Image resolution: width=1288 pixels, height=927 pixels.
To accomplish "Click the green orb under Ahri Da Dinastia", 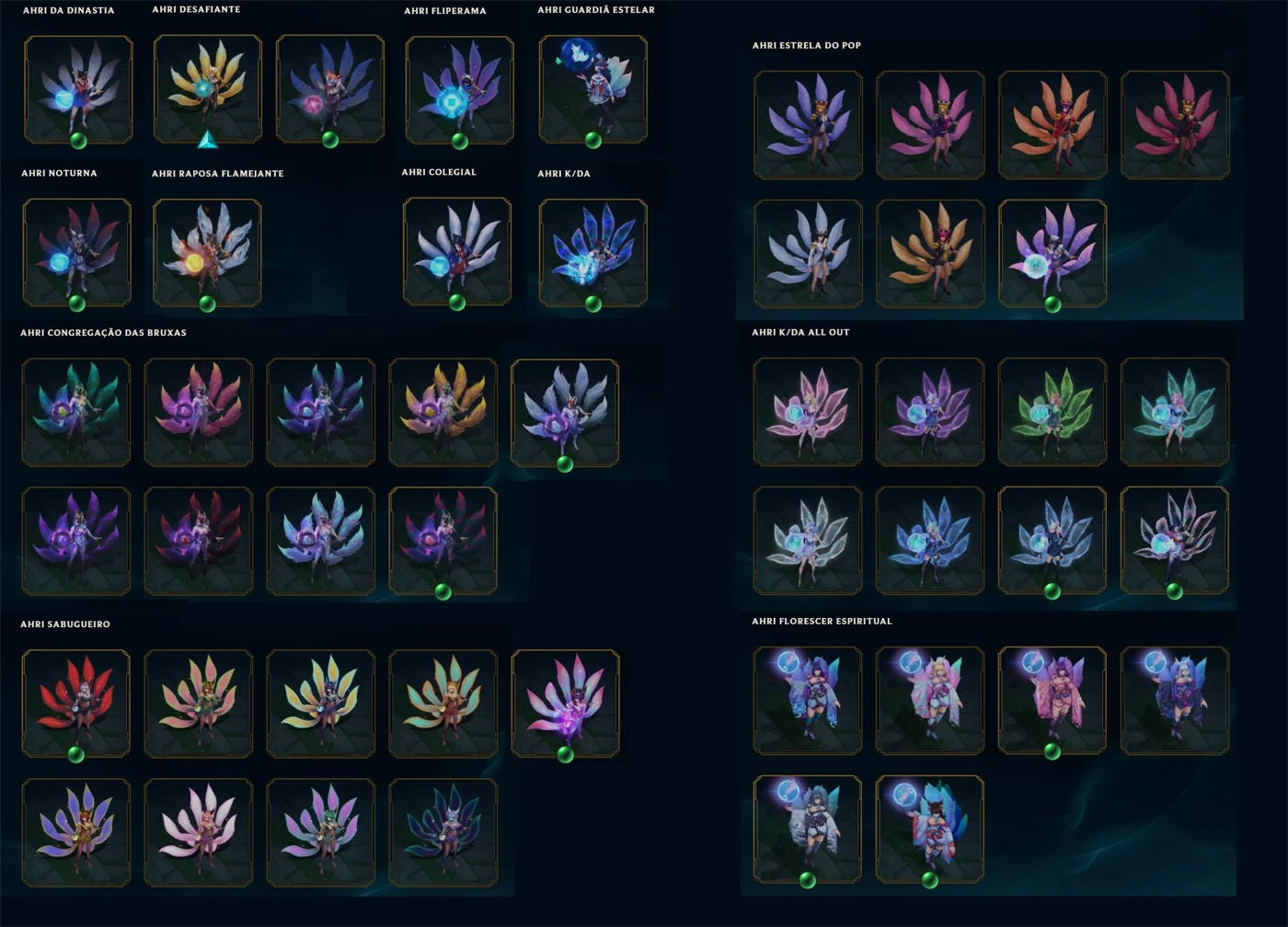I will click(x=77, y=139).
